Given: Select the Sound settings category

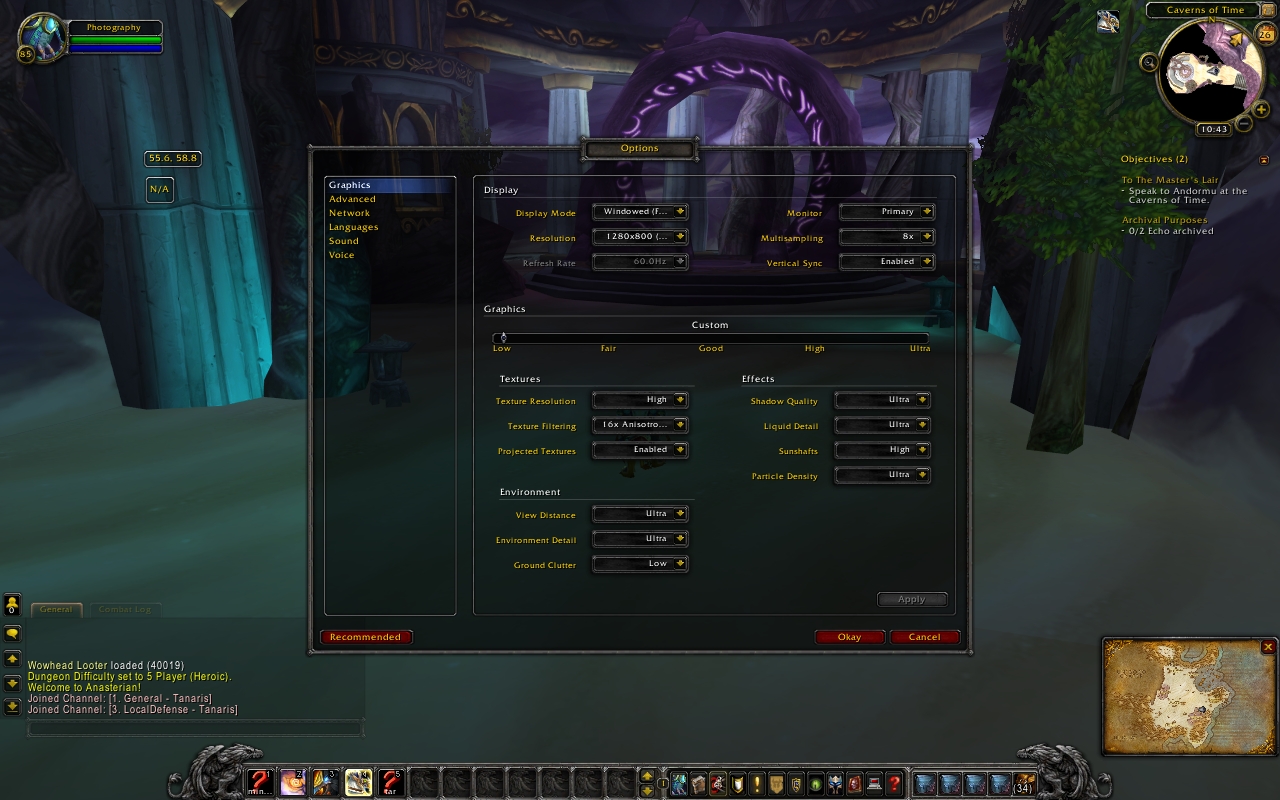Looking at the screenshot, I should (343, 241).
